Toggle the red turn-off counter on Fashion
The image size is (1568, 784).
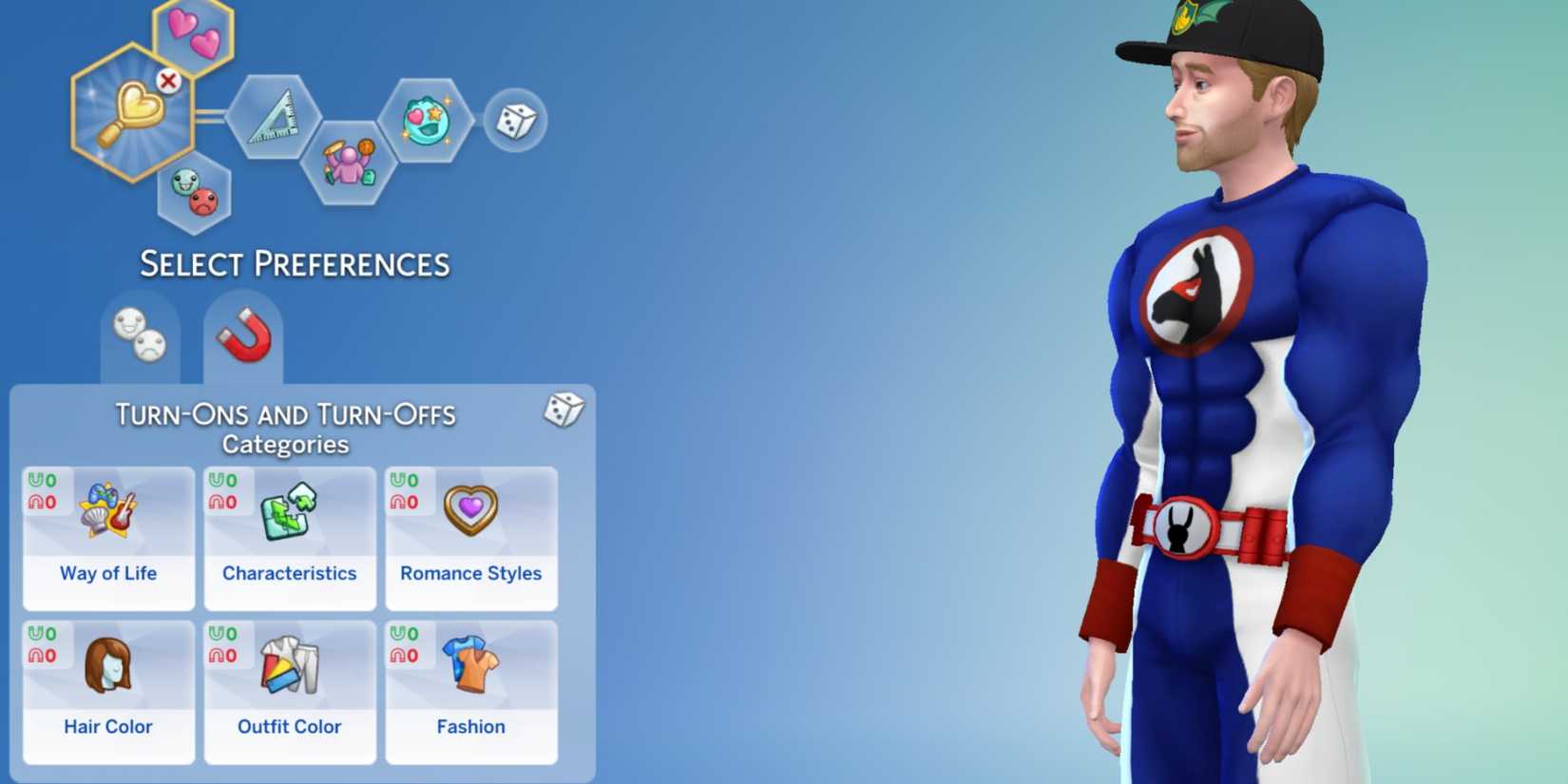[x=404, y=654]
